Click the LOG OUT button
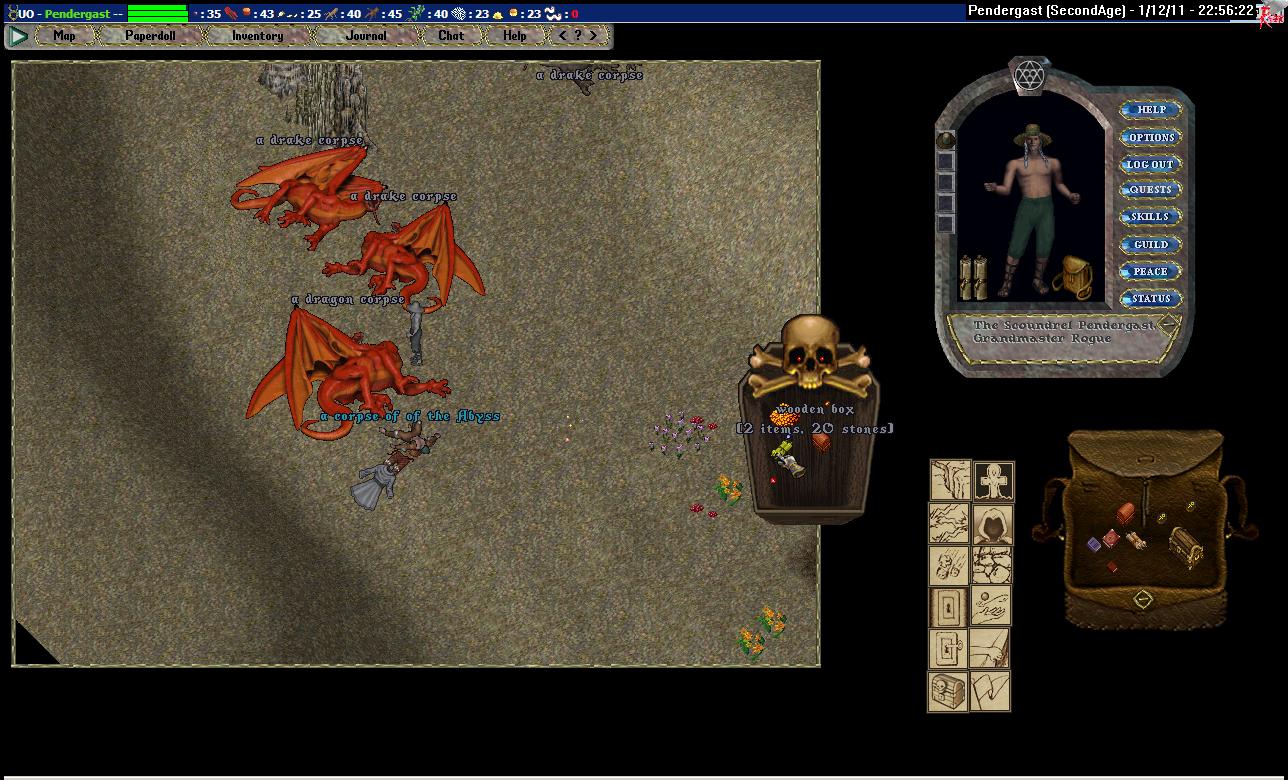1288x780 pixels. pyautogui.click(x=1150, y=164)
